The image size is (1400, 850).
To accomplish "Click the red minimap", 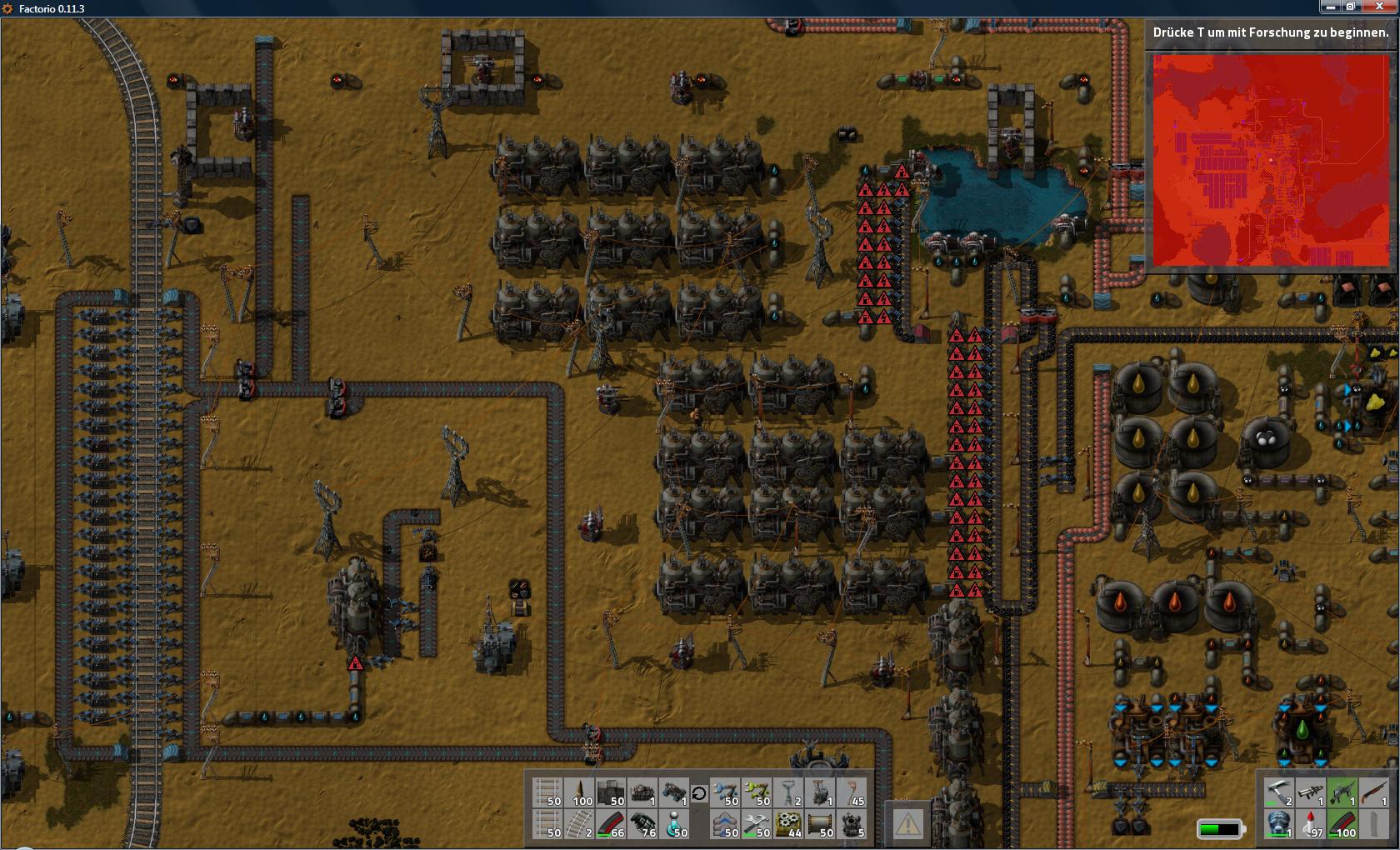I will click(1271, 159).
